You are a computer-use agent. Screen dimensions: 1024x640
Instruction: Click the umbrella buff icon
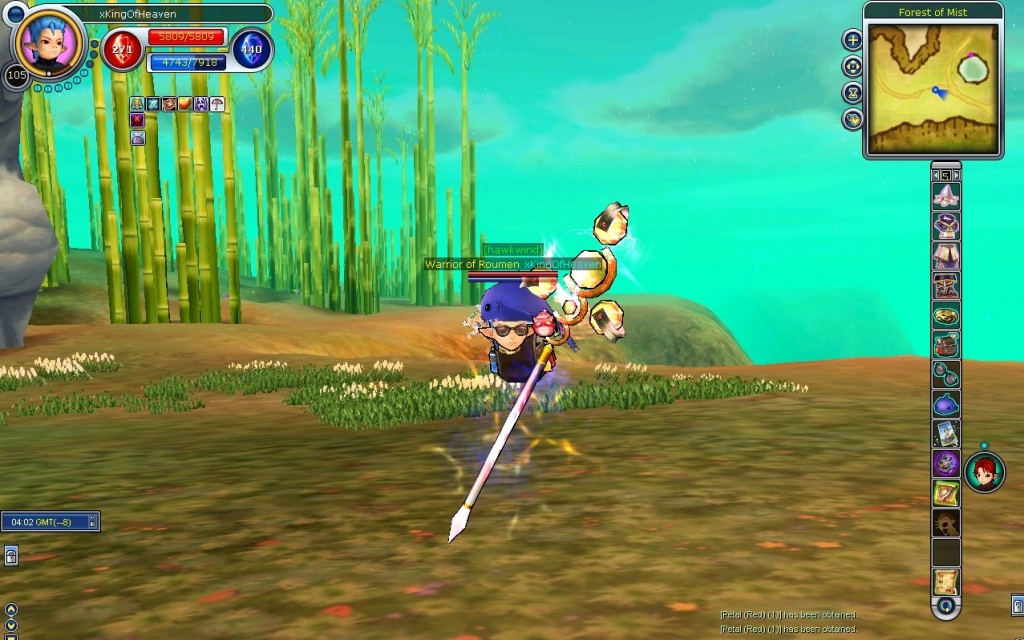(217, 104)
